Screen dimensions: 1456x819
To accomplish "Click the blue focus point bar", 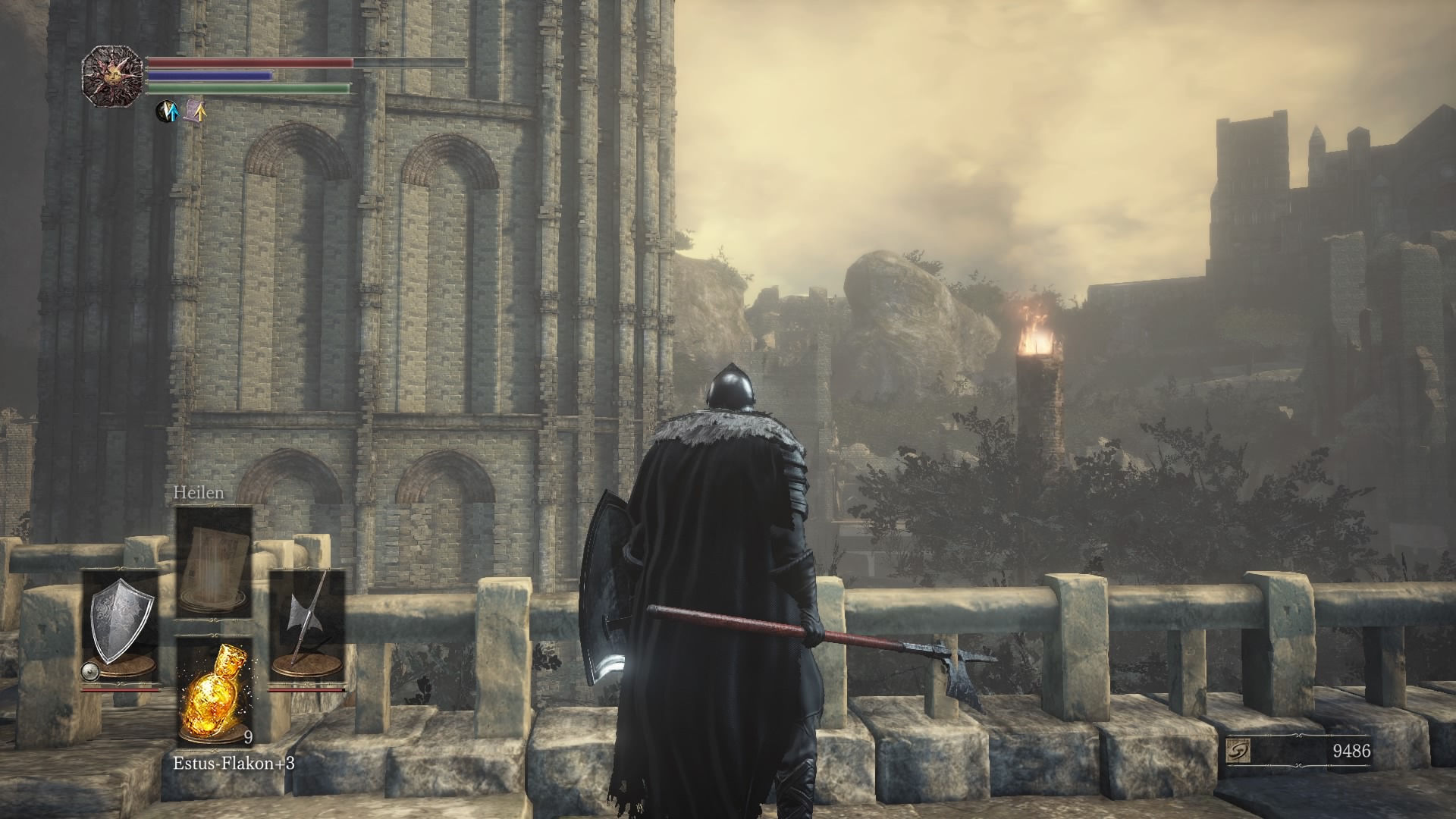I will point(212,75).
